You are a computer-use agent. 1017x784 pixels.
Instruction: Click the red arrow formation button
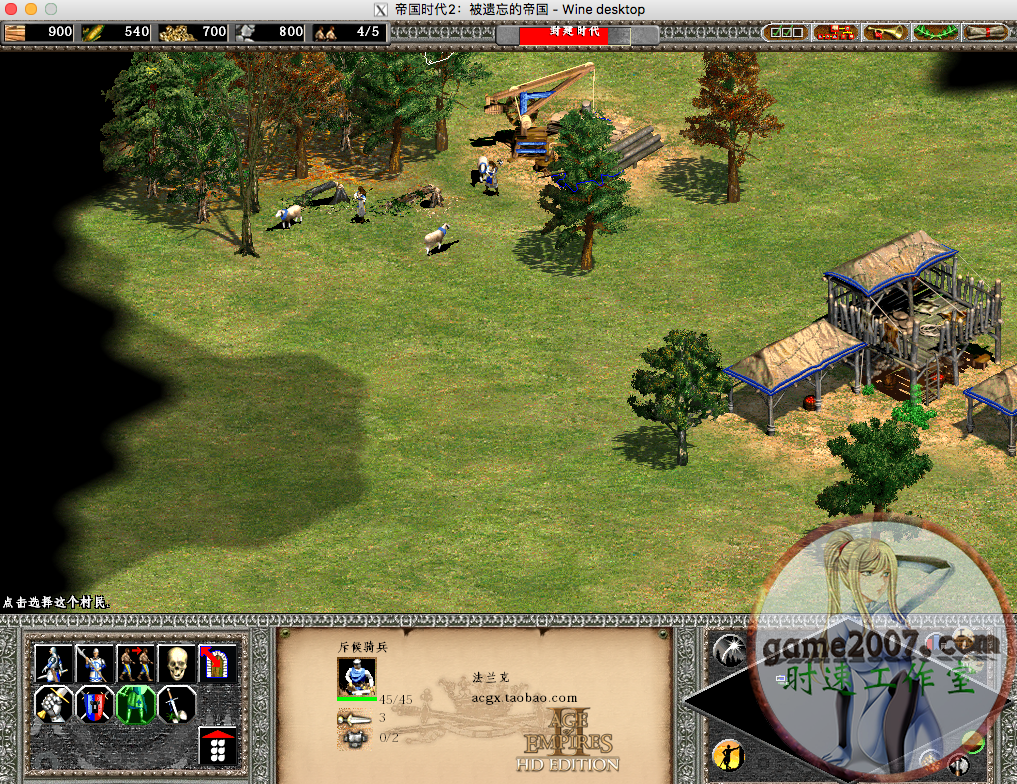click(218, 746)
